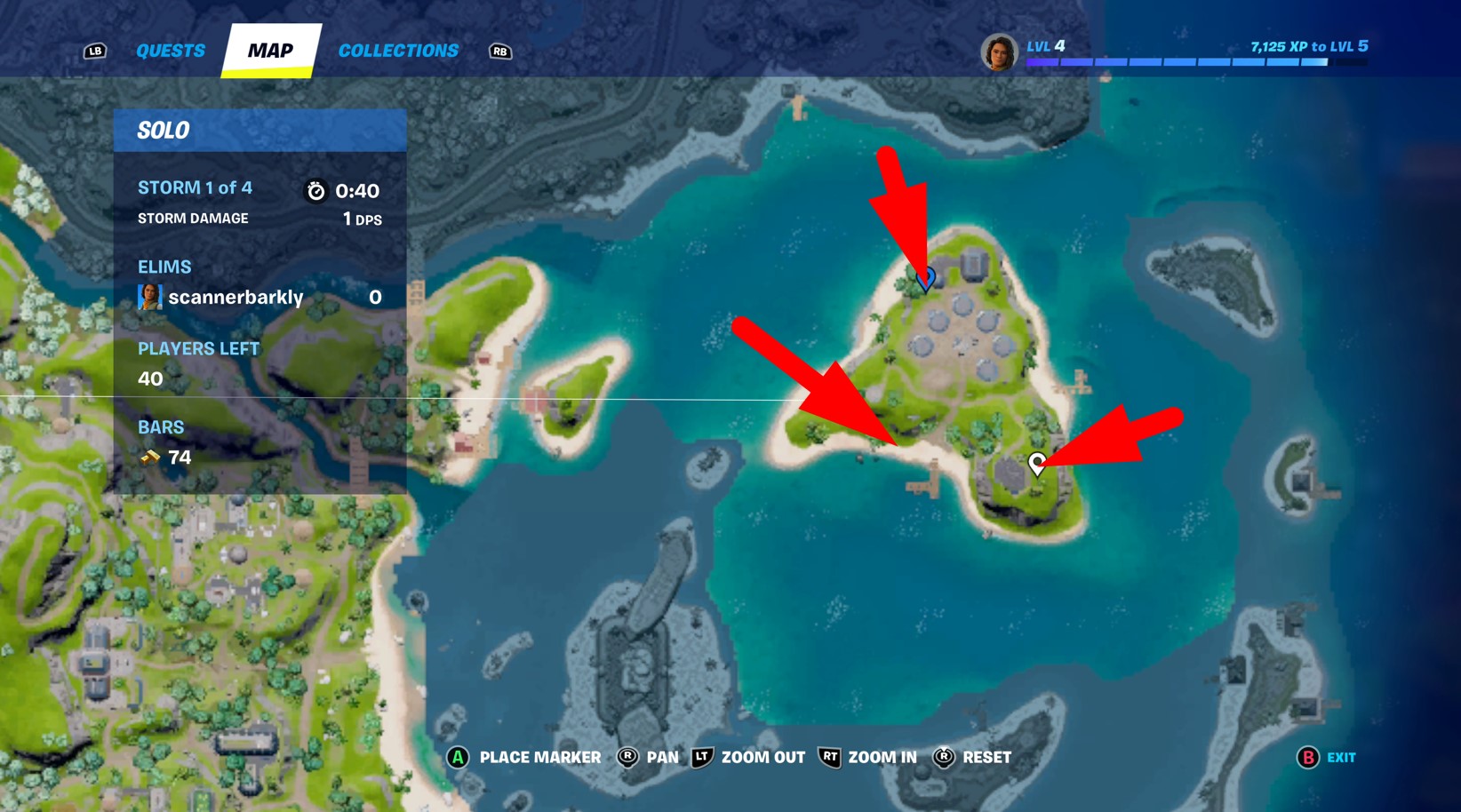This screenshot has height=812, width=1461.
Task: Switch to the QUESTS tab
Action: 170,50
